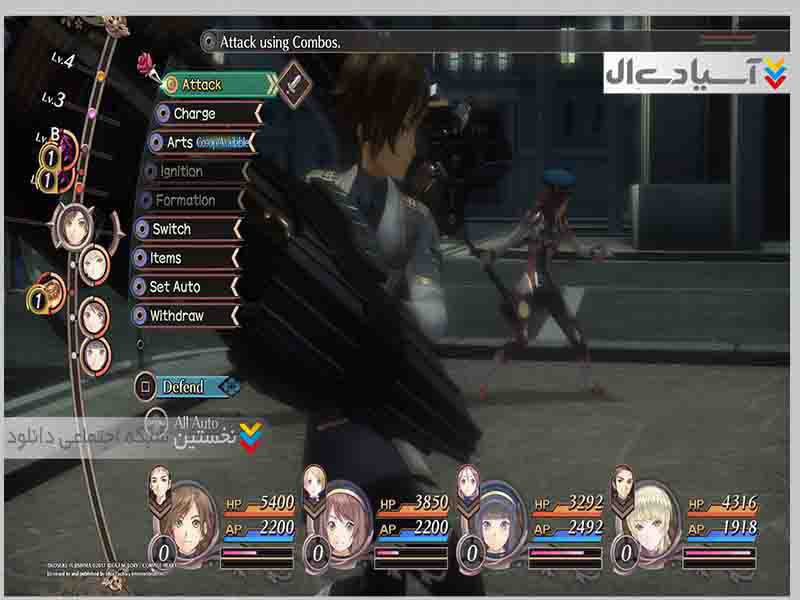Click the sword combo icon beside Attack

294,83
